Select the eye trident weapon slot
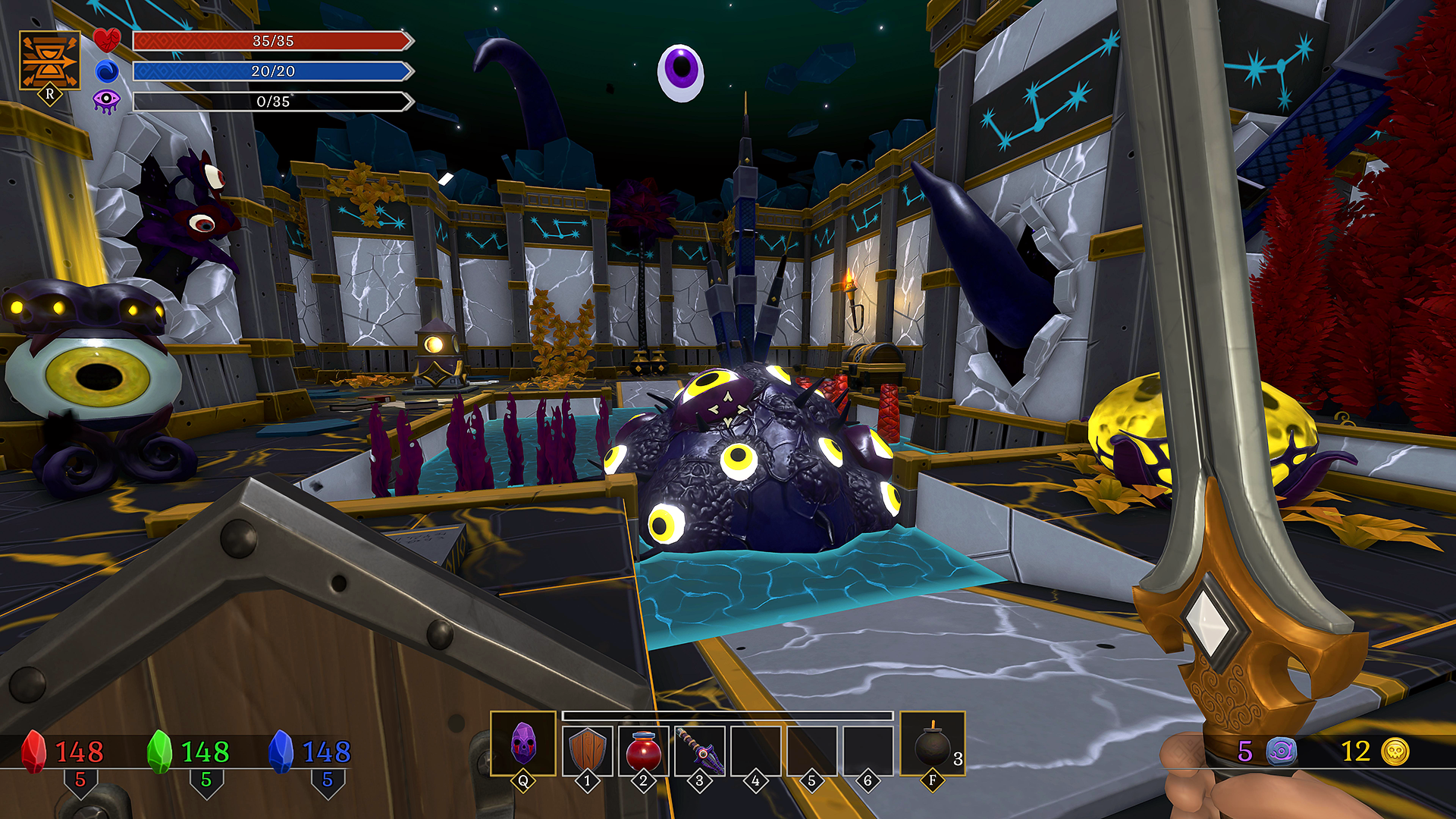1456x819 pixels. click(x=700, y=749)
